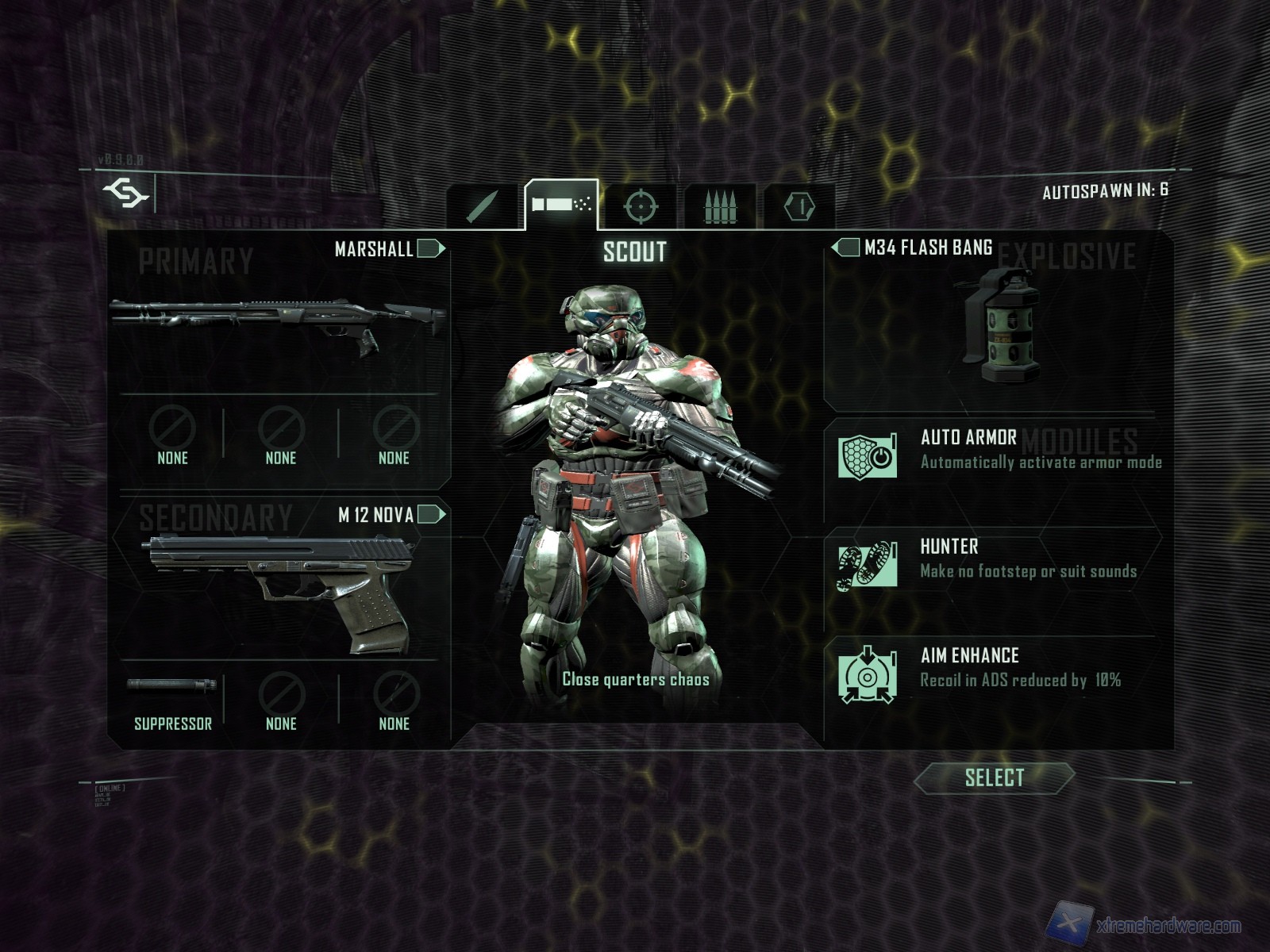Screen dimensions: 1270x952
Task: Select the flash bang grenade image
Action: pyautogui.click(x=997, y=325)
